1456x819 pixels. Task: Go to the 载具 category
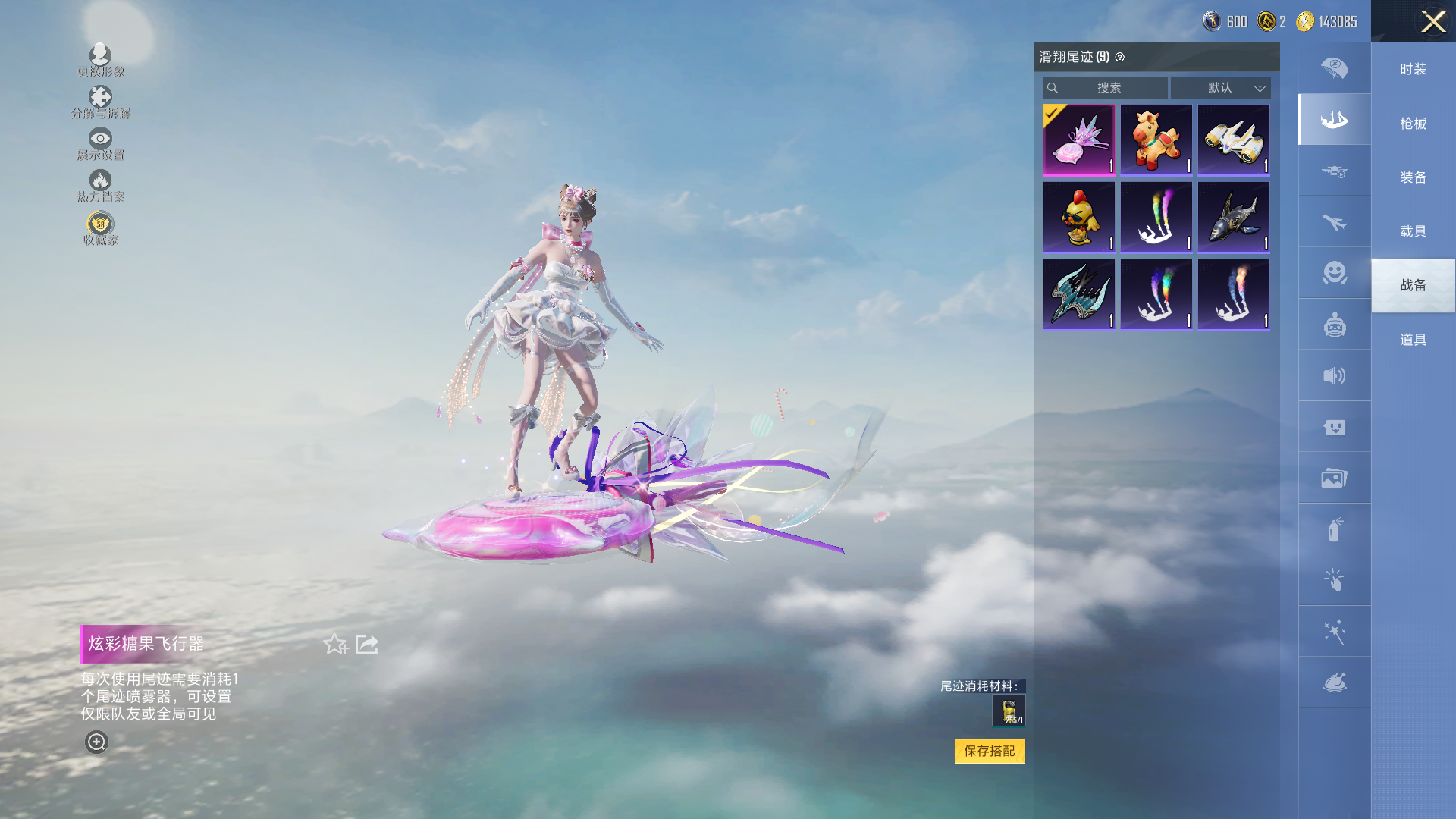tap(1413, 231)
